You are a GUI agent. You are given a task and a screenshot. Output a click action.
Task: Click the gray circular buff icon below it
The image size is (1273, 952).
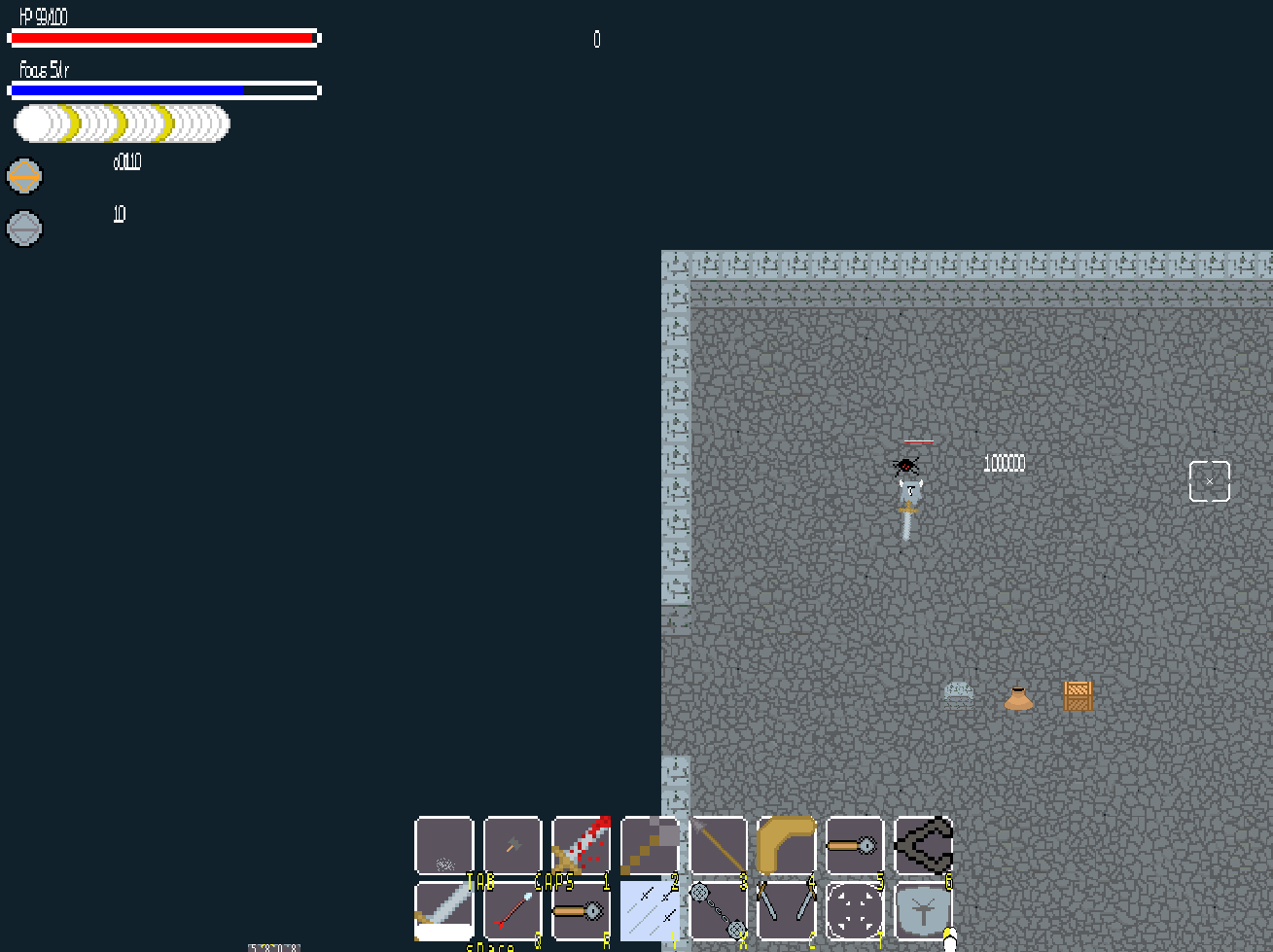point(24,229)
